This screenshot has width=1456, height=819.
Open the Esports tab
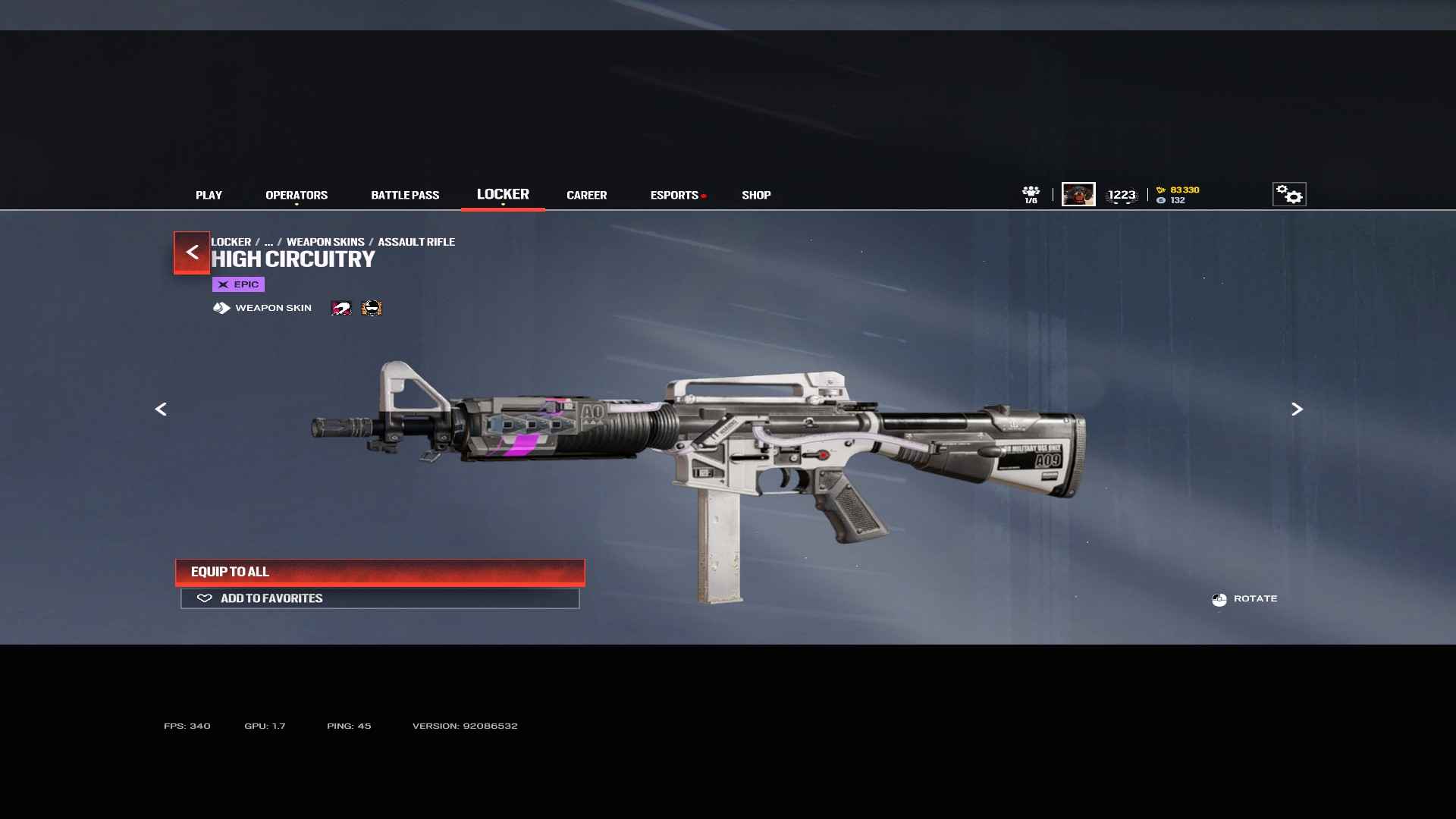(674, 195)
